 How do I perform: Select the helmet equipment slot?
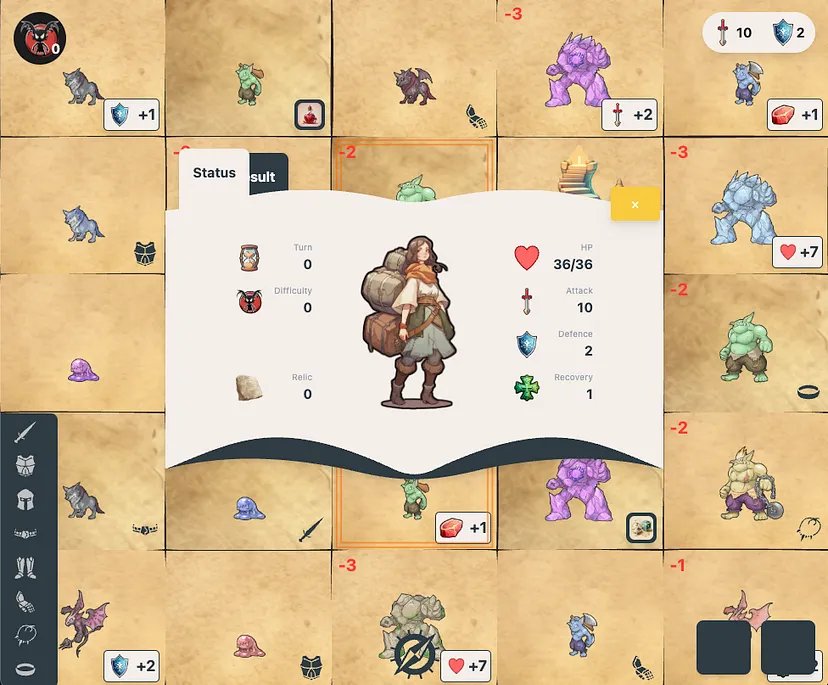tap(26, 500)
